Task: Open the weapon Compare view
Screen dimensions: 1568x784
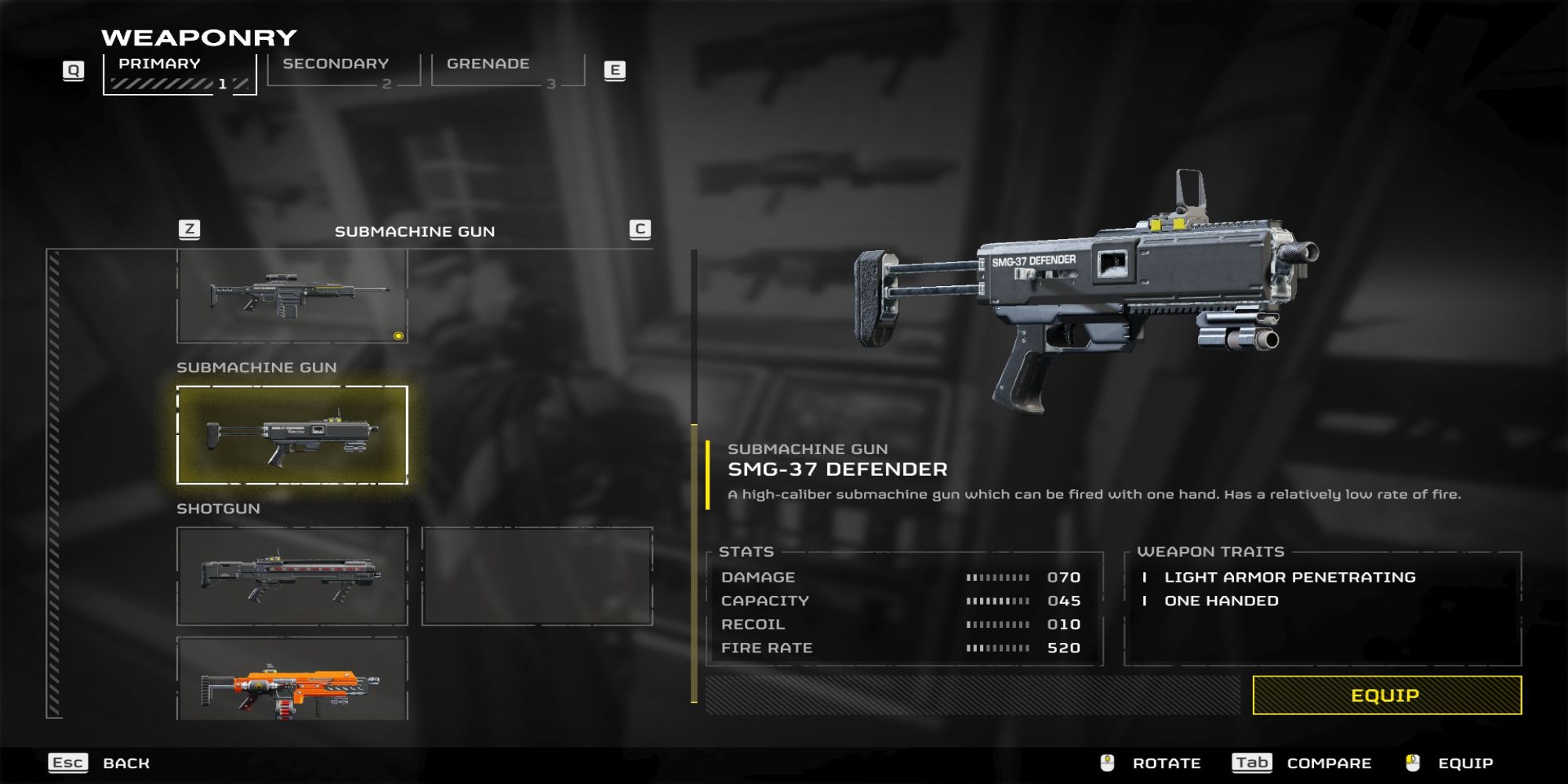Action: [1328, 763]
